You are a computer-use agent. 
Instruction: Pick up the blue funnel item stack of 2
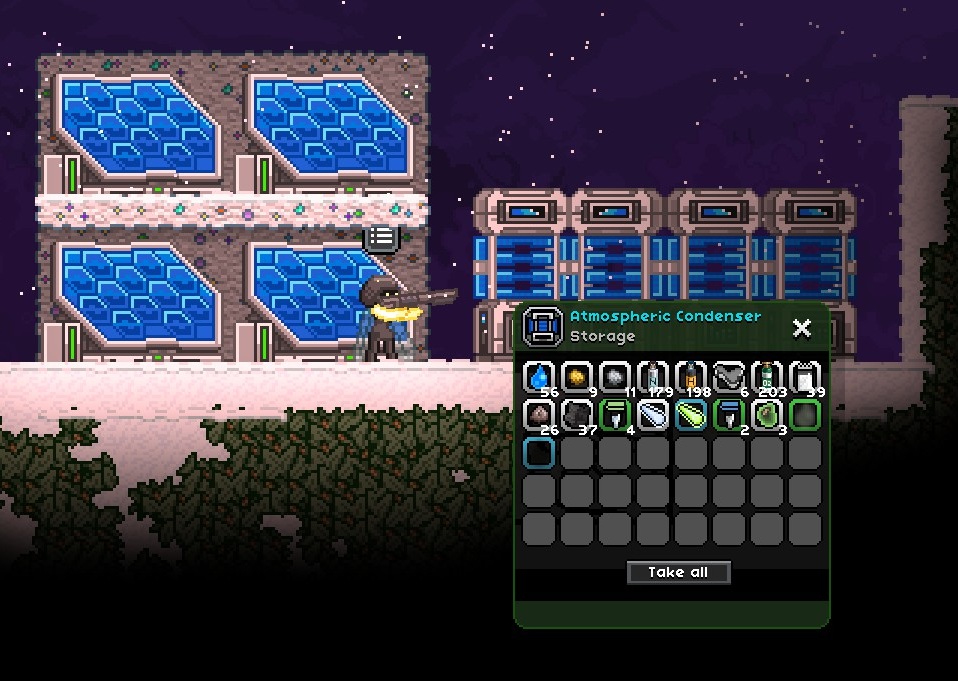(x=729, y=415)
